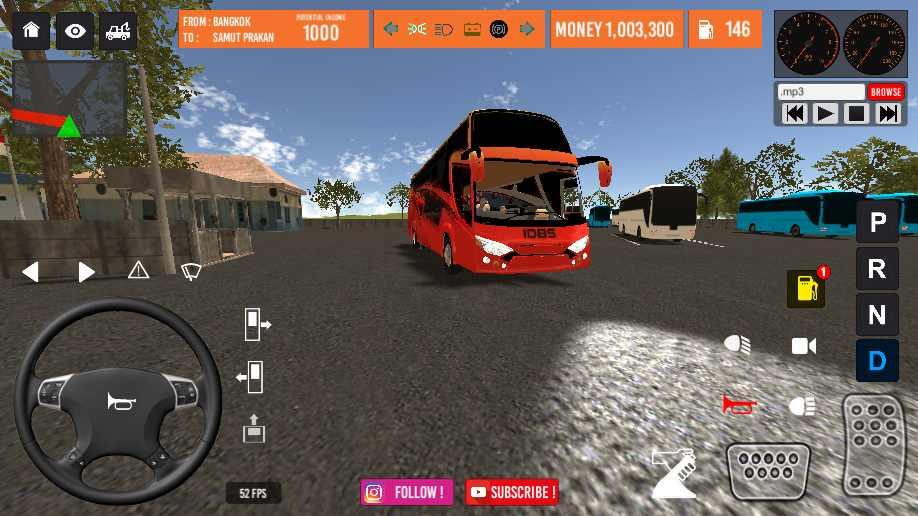Shift gear to Park
Viewport: 918px width, 516px height.
877,222
